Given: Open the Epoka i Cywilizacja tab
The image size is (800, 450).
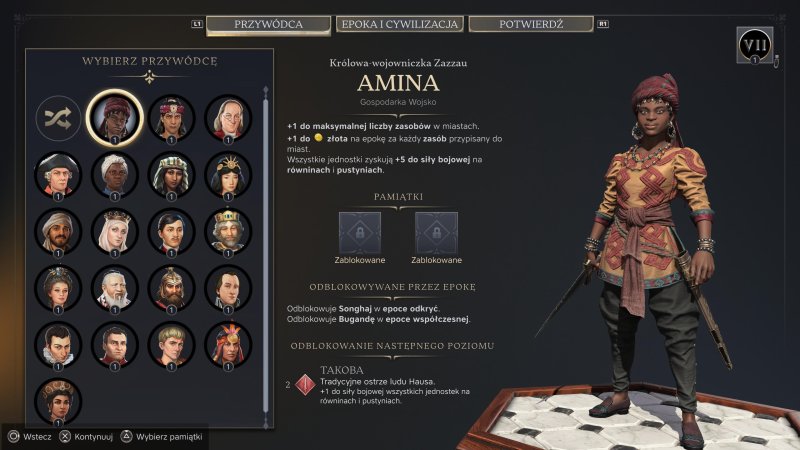Looking at the screenshot, I should pyautogui.click(x=399, y=23).
